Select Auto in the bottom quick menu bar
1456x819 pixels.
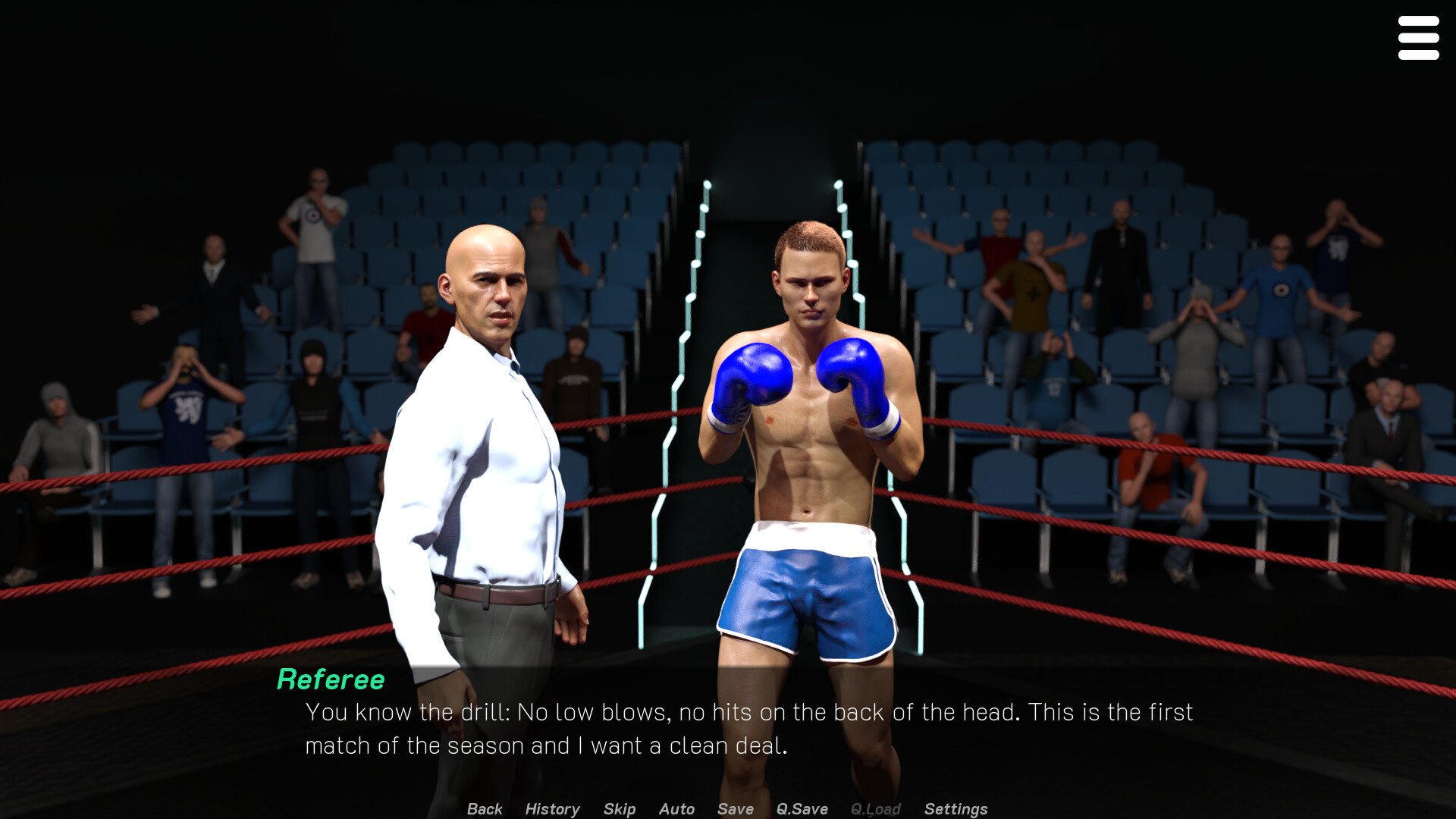(x=676, y=809)
